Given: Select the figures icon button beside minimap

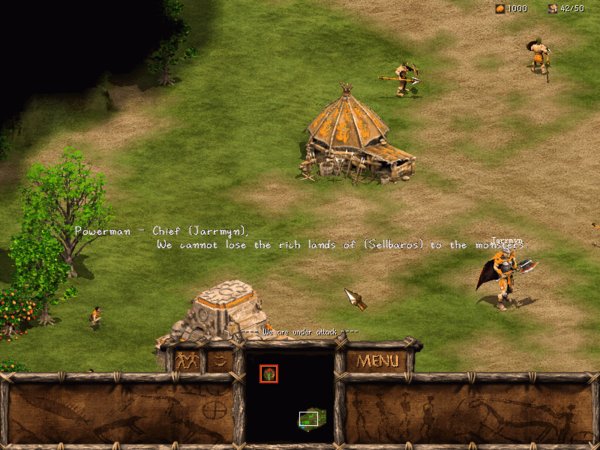Looking at the screenshot, I should pos(187,360).
